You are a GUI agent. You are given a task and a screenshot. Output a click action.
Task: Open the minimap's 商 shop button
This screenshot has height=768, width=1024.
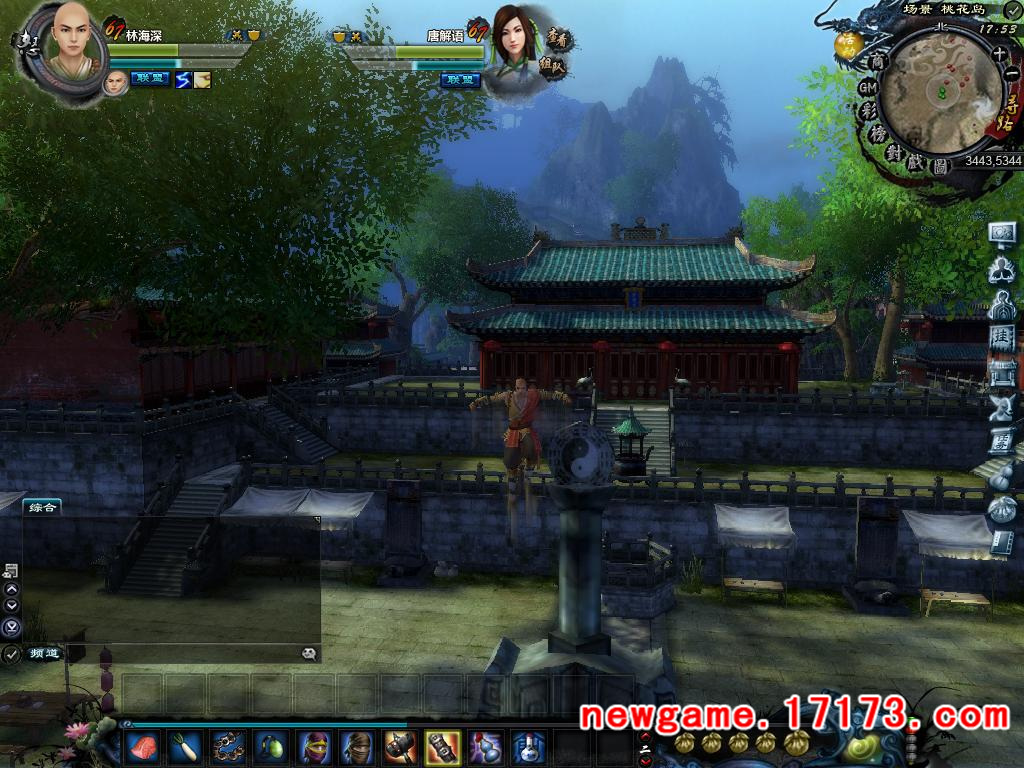pos(879,62)
